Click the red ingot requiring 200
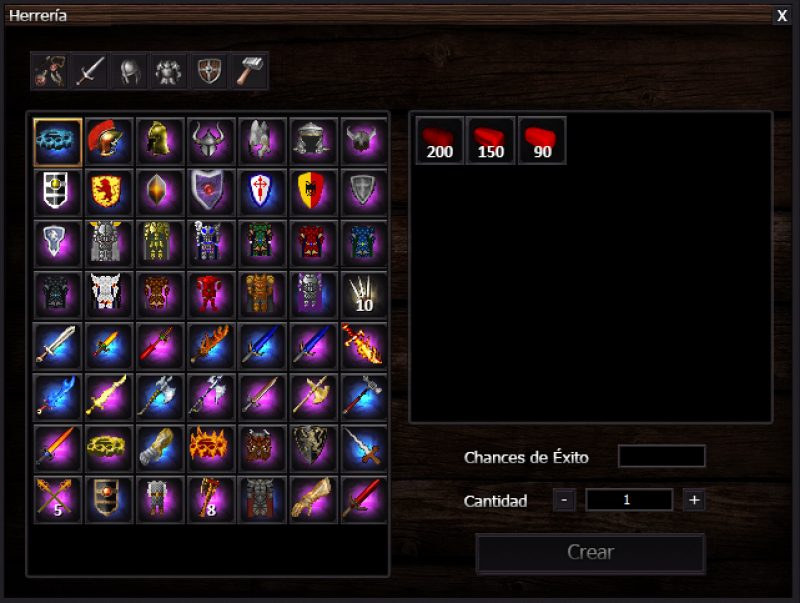Viewport: 800px width, 603px height. (440, 140)
